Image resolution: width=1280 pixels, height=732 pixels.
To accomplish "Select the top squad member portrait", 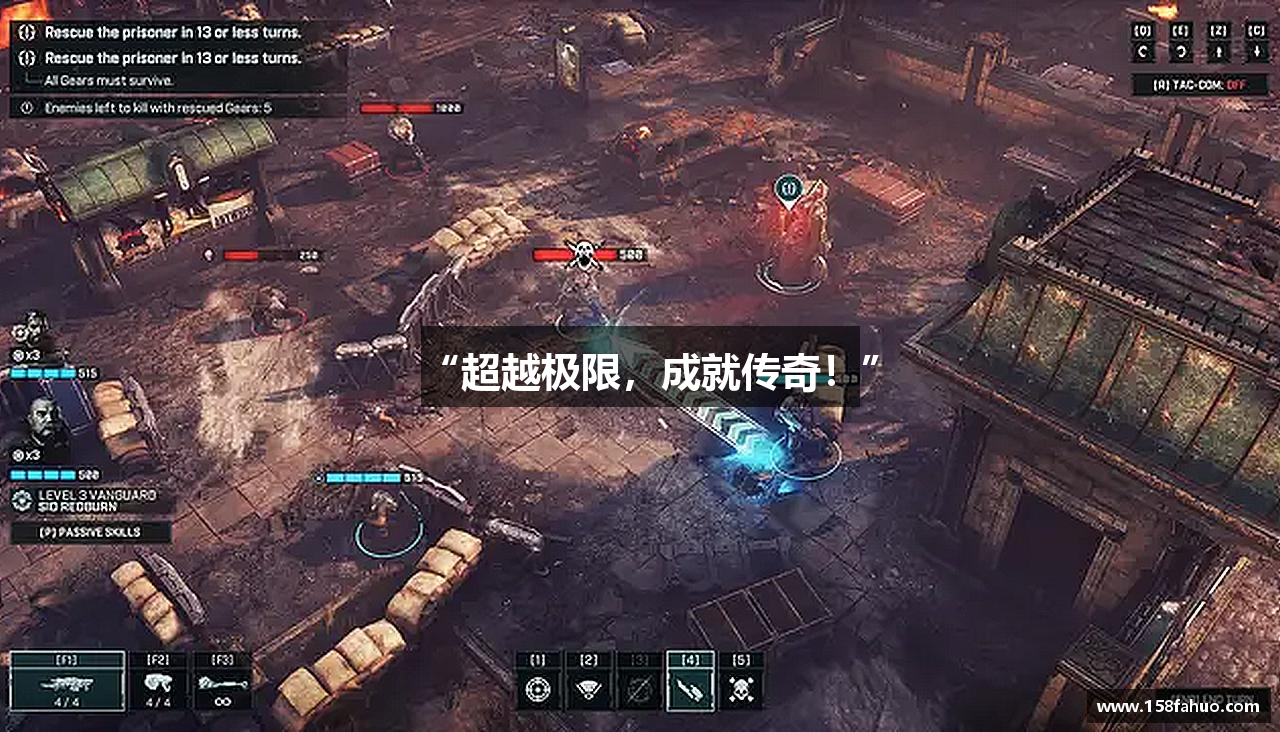I will click(x=30, y=332).
